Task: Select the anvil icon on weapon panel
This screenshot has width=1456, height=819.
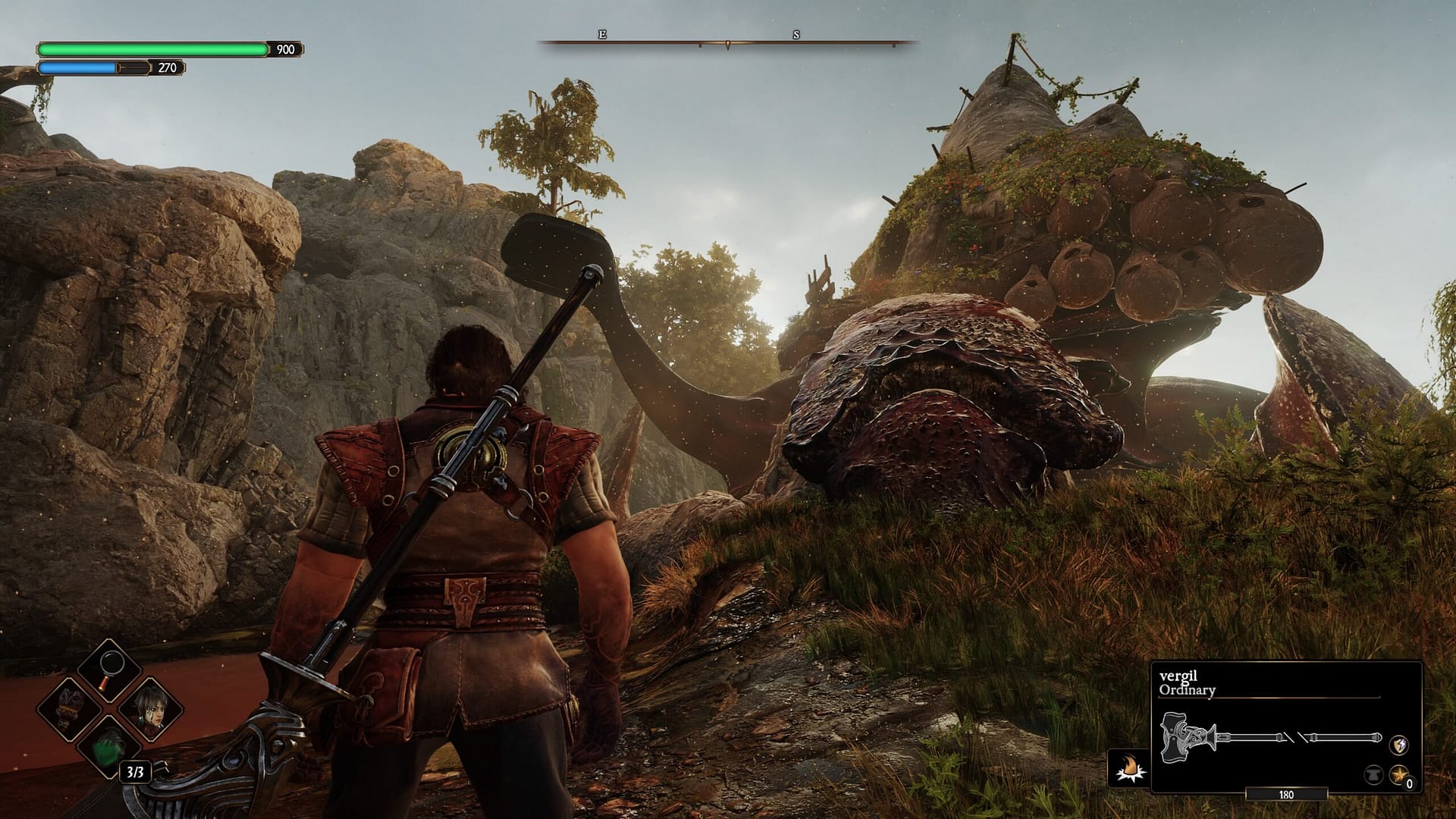Action: 1373,776
